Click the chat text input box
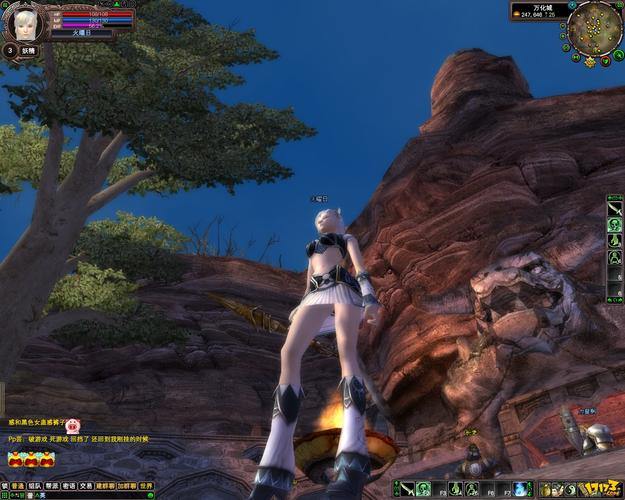Screen dimensions: 625x500 point(80,495)
